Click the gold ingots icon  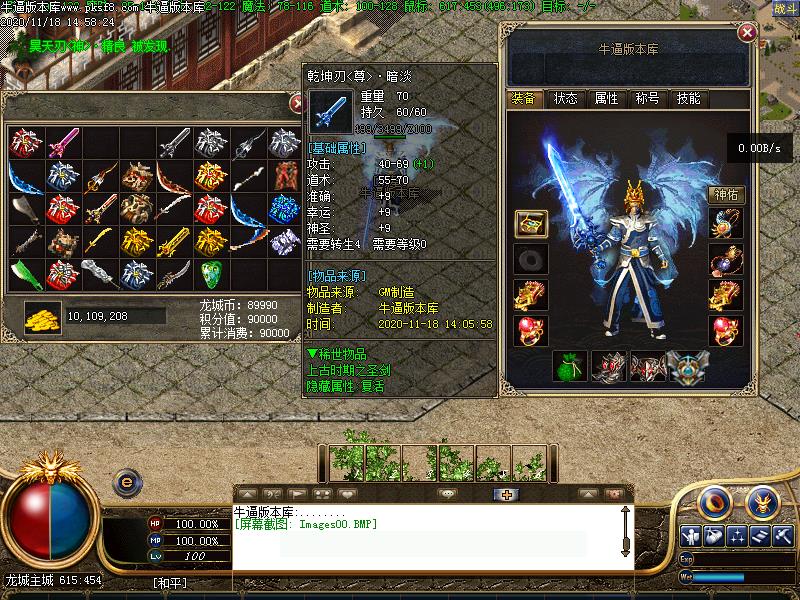(x=43, y=316)
